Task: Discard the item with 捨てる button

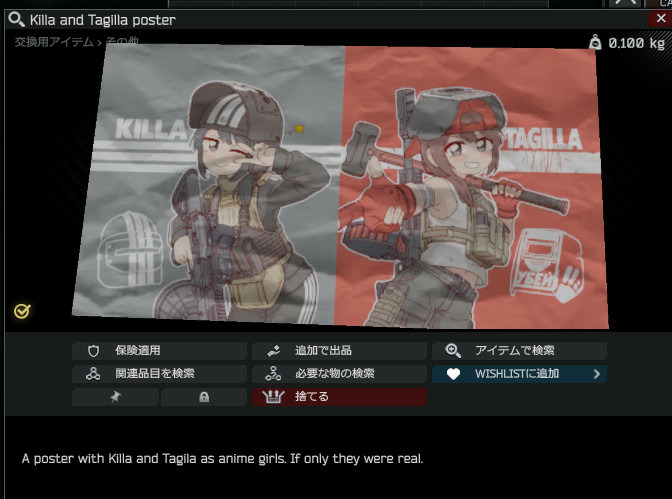Action: click(339, 397)
